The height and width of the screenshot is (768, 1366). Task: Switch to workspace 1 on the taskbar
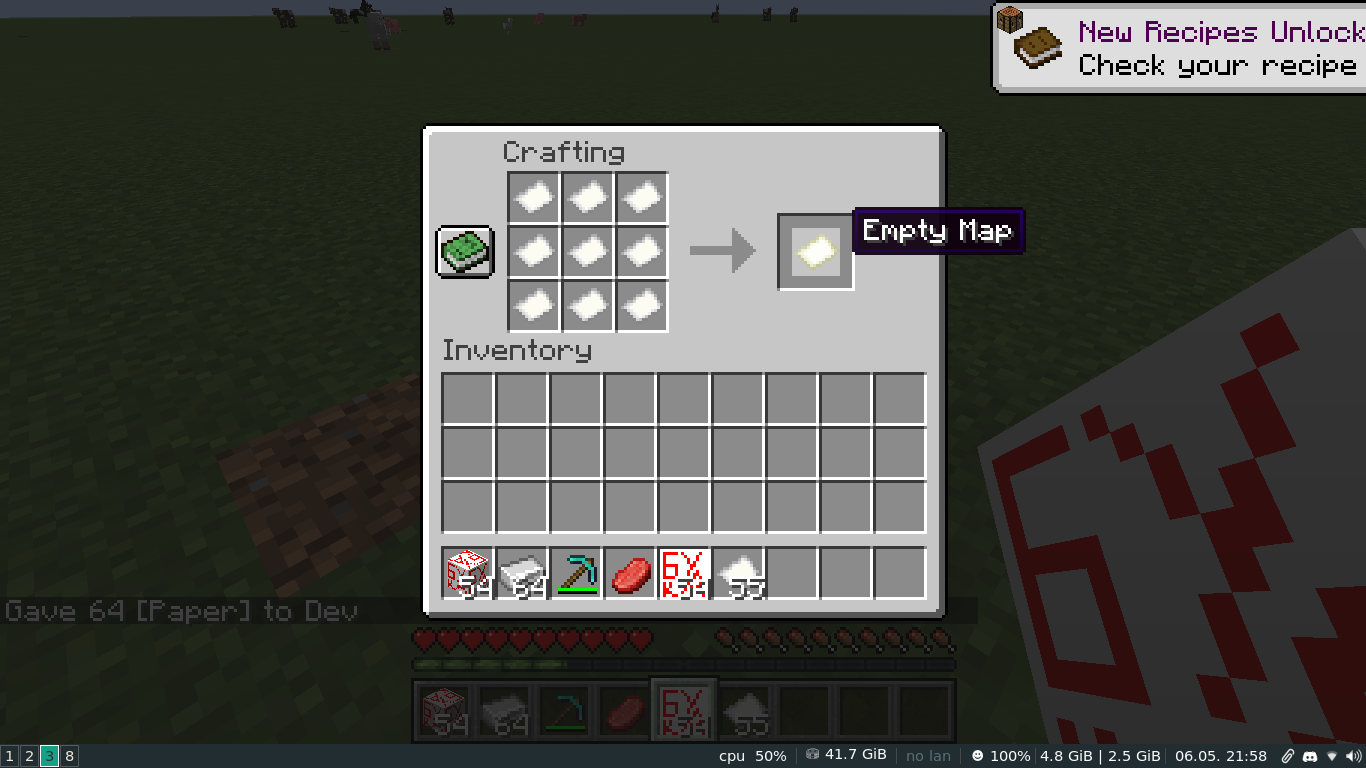click(9, 756)
